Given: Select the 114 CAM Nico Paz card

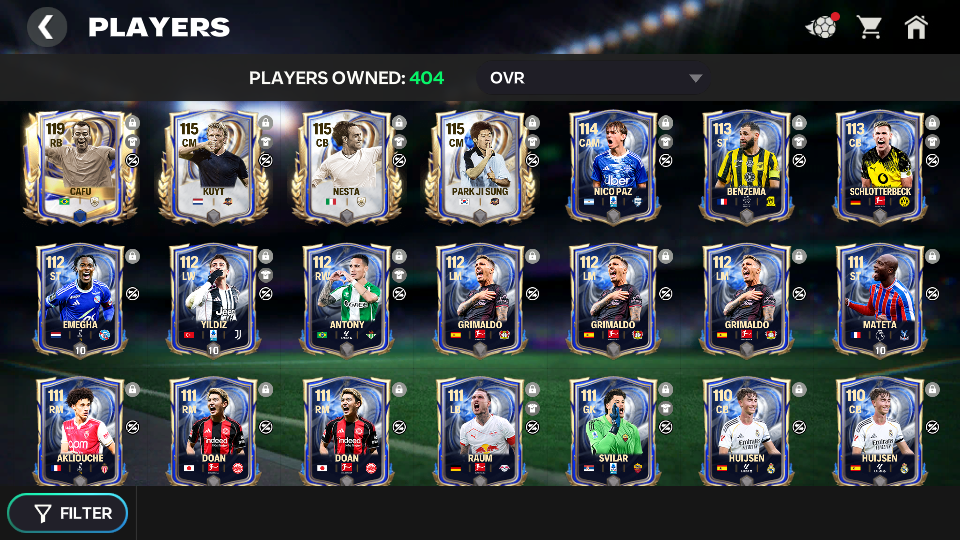Looking at the screenshot, I should pos(613,165).
